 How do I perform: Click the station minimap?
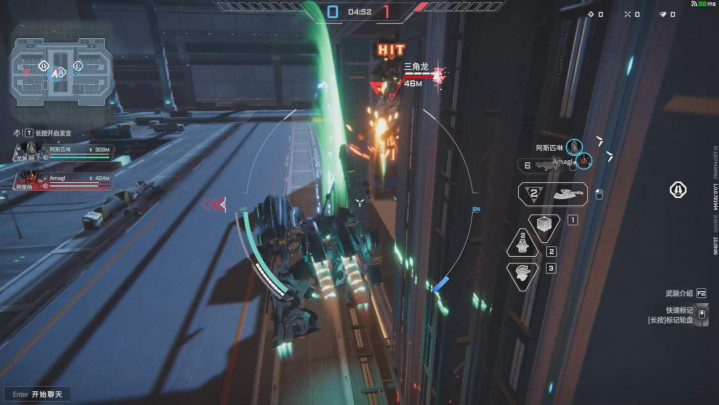coord(59,70)
